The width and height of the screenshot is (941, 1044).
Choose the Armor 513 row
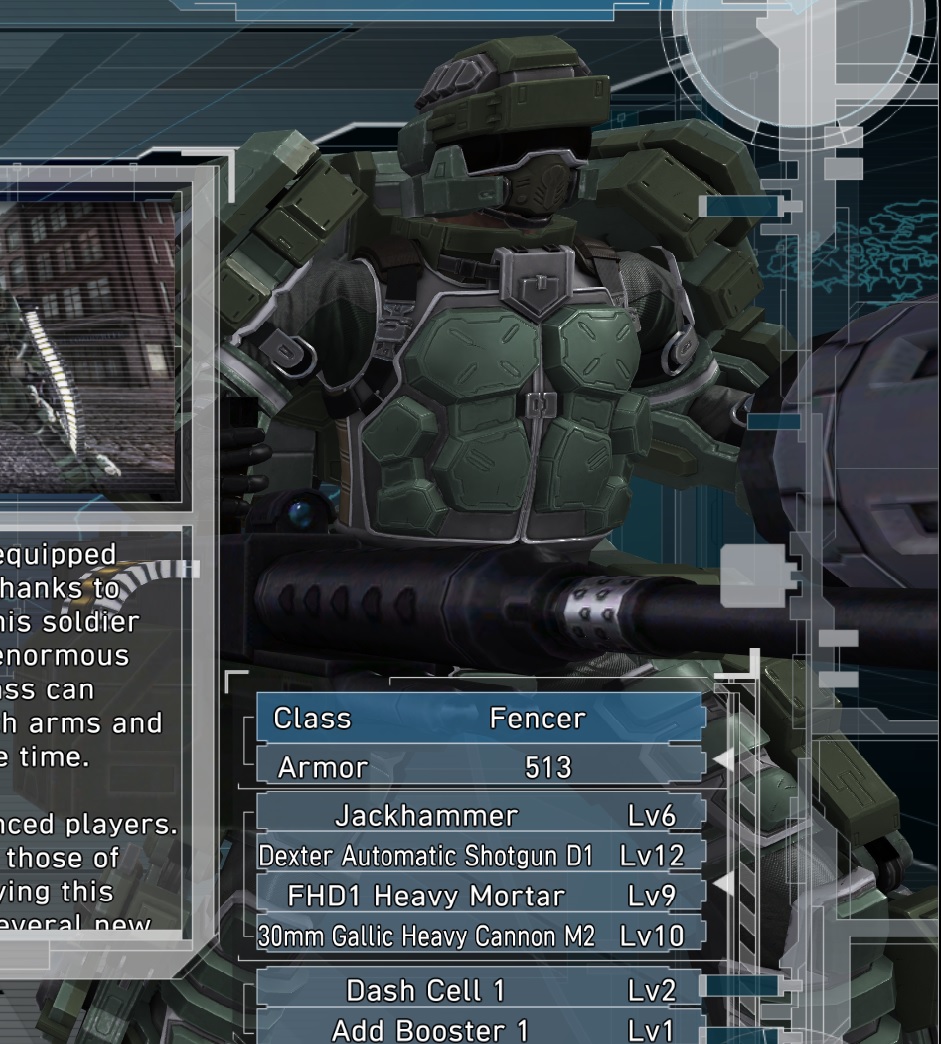click(480, 767)
